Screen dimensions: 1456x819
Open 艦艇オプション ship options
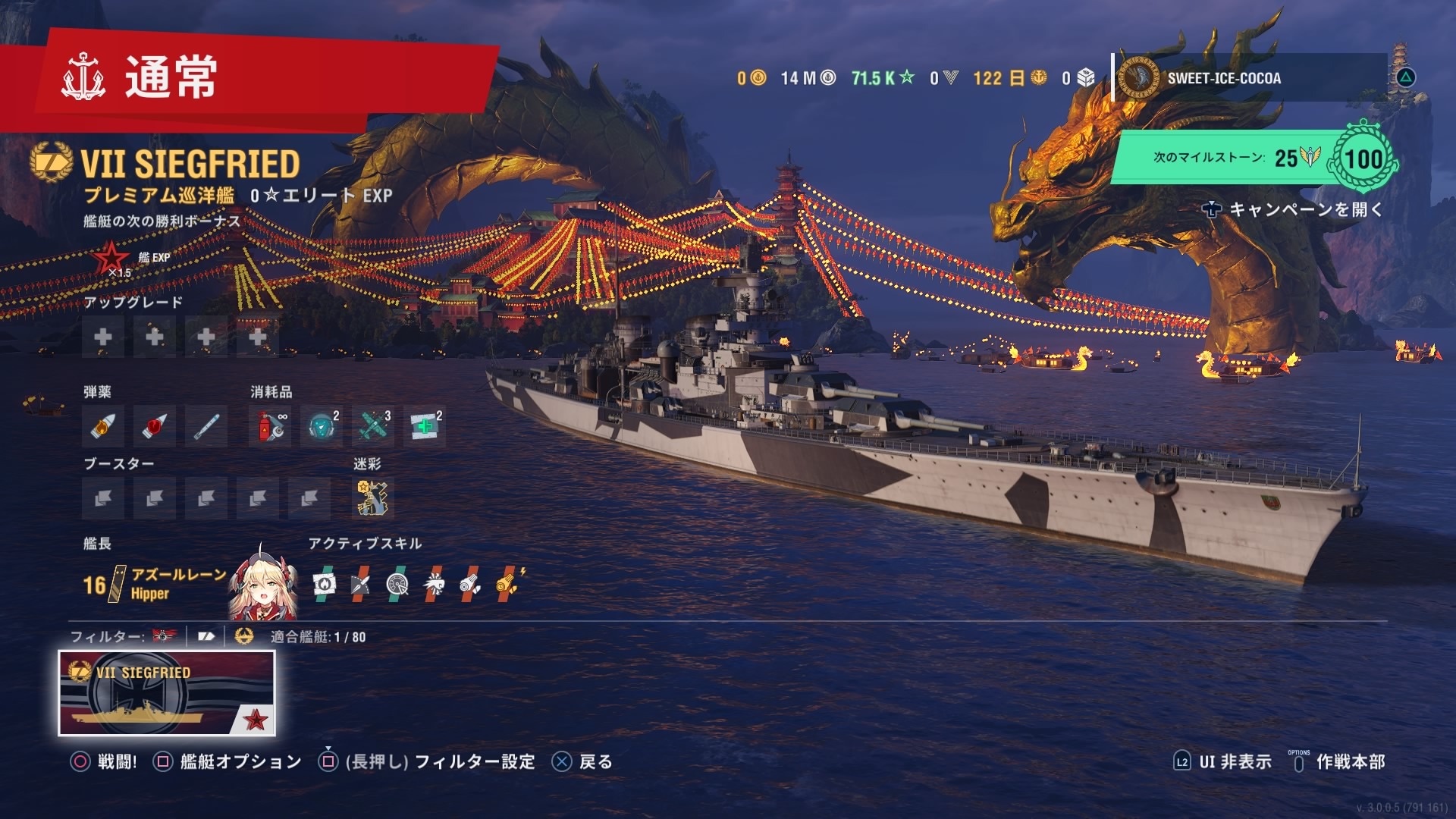coord(227,761)
